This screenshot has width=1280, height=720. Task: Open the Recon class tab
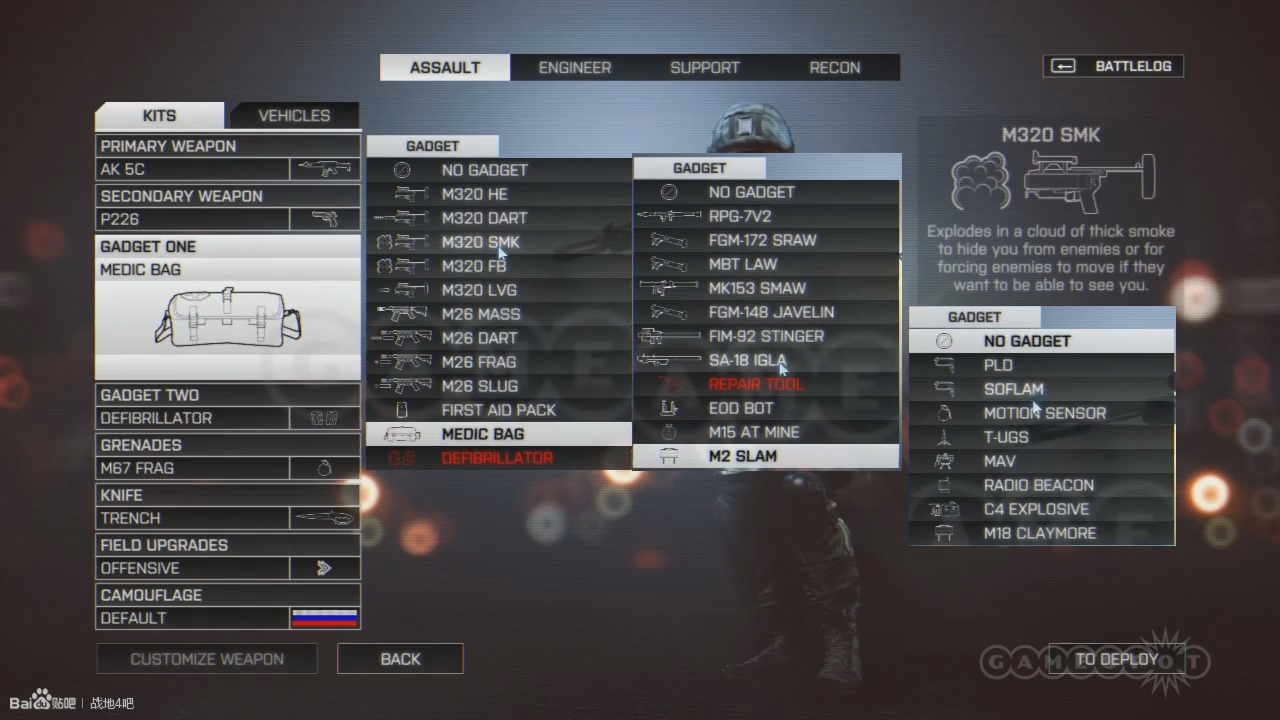pyautogui.click(x=834, y=68)
